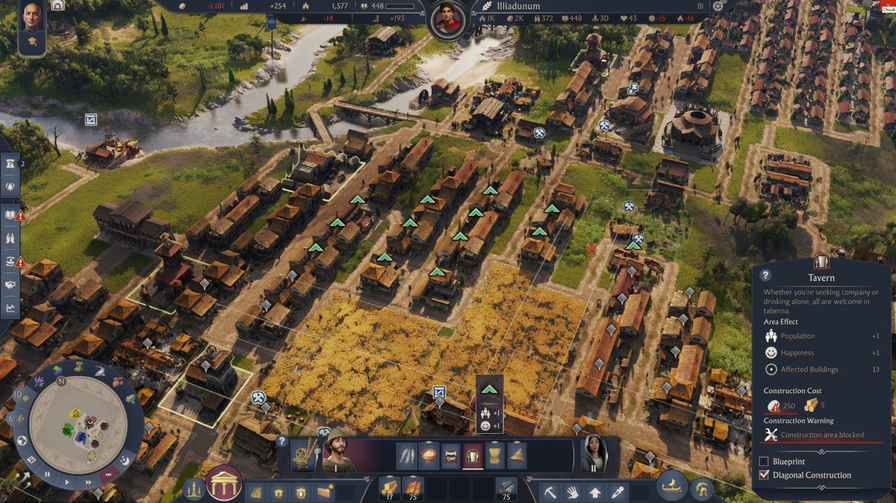Click the governor portrait at top center
The height and width of the screenshot is (503, 896).
pos(448,18)
